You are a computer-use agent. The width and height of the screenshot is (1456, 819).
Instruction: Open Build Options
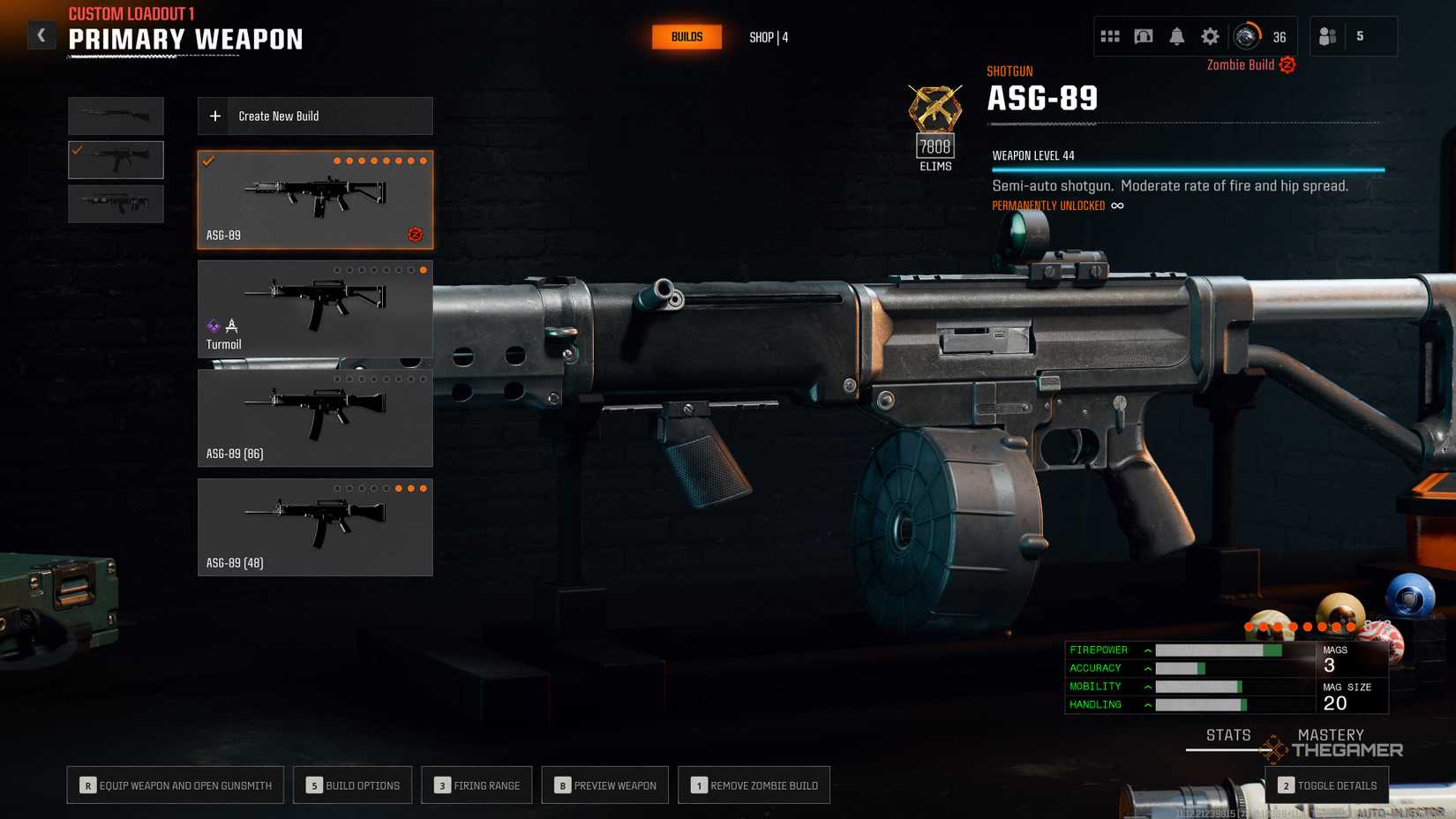coord(353,785)
